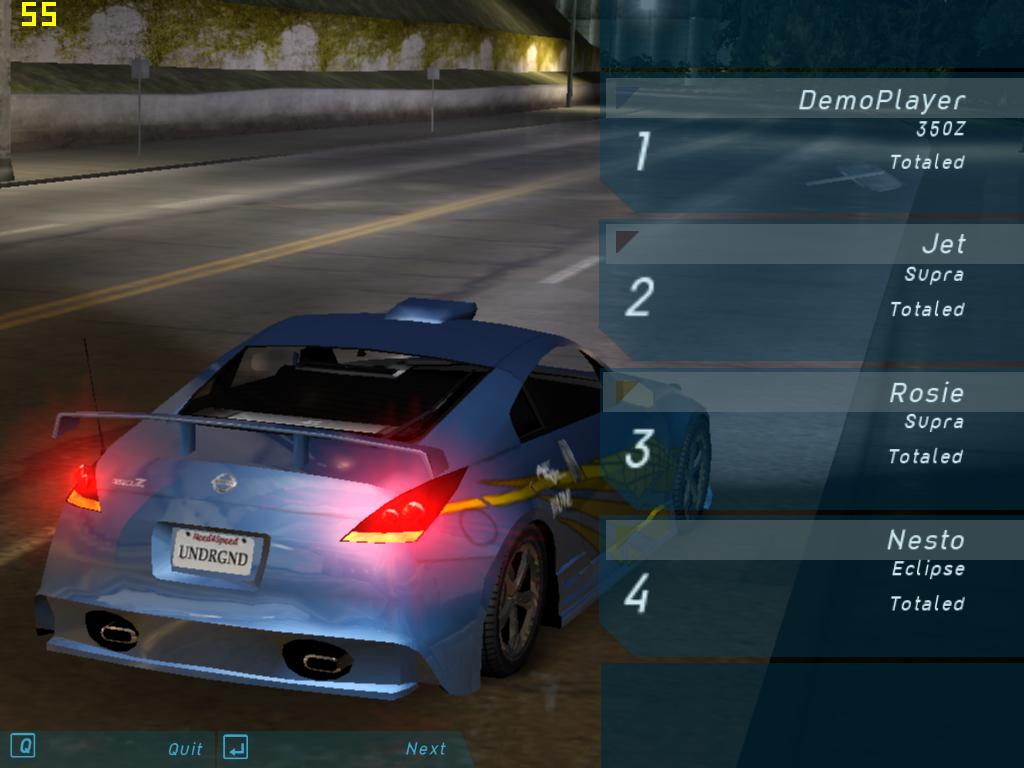The height and width of the screenshot is (768, 1024).
Task: Select the Quit option
Action: pyautogui.click(x=185, y=748)
